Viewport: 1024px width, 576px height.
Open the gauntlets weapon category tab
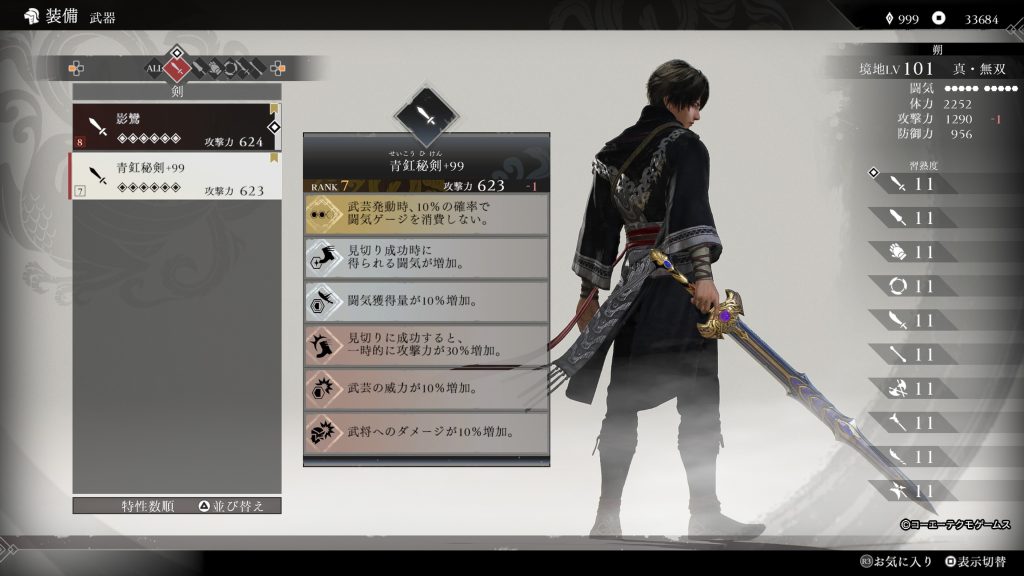point(214,68)
